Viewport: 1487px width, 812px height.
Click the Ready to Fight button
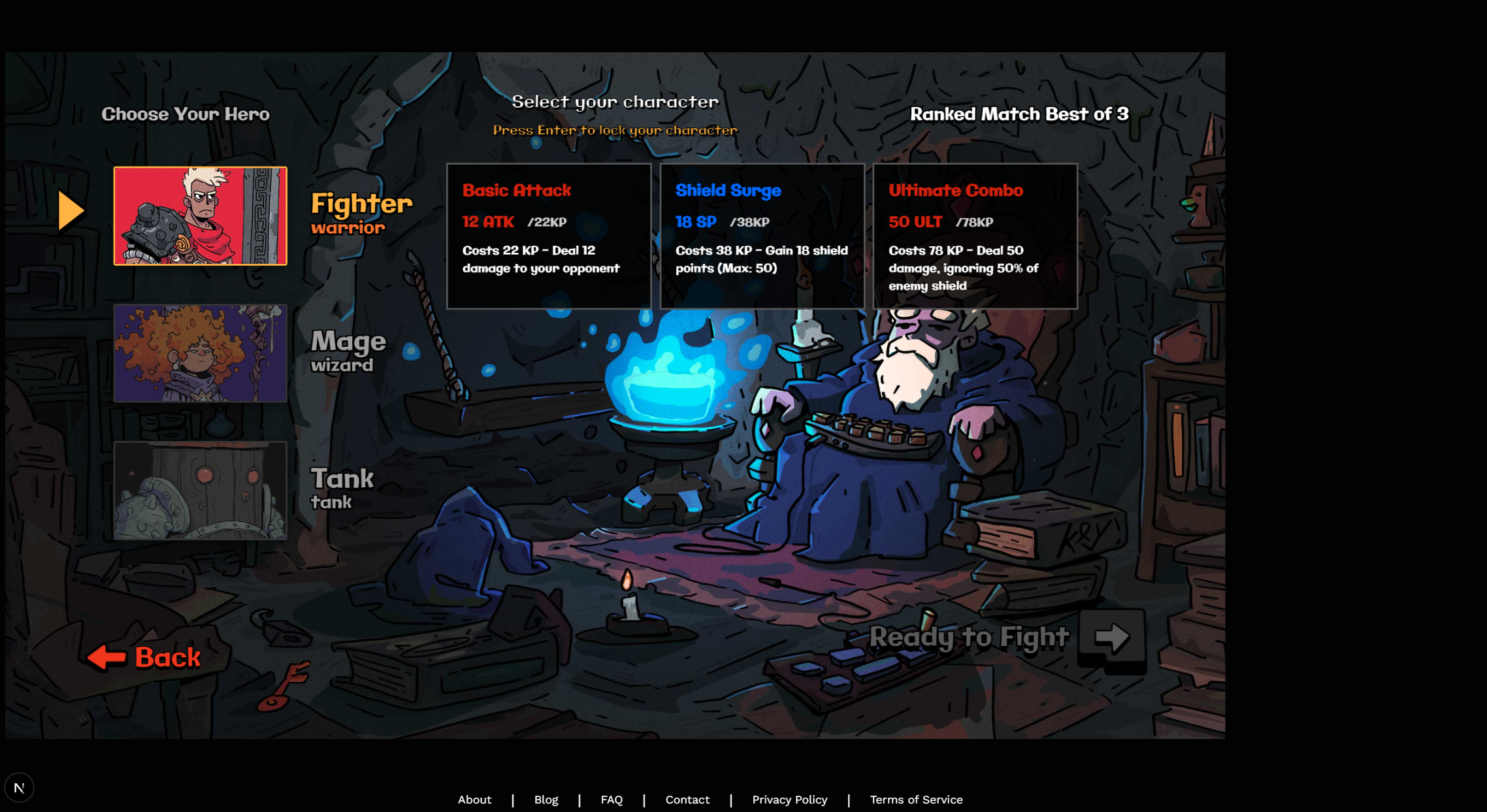(x=970, y=637)
